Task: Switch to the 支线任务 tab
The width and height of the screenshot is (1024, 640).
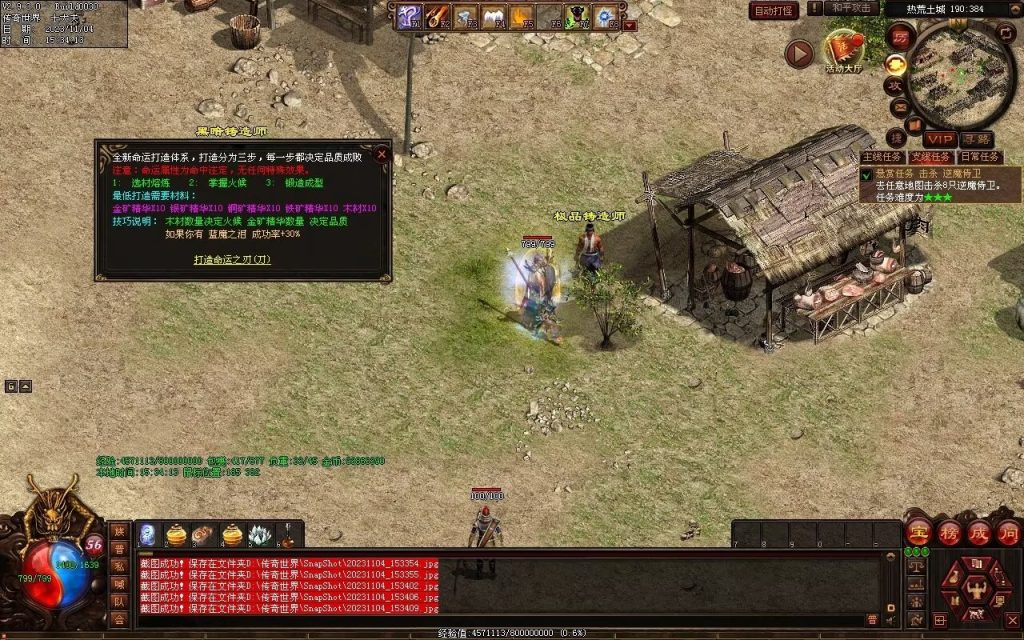Action: [x=930, y=157]
